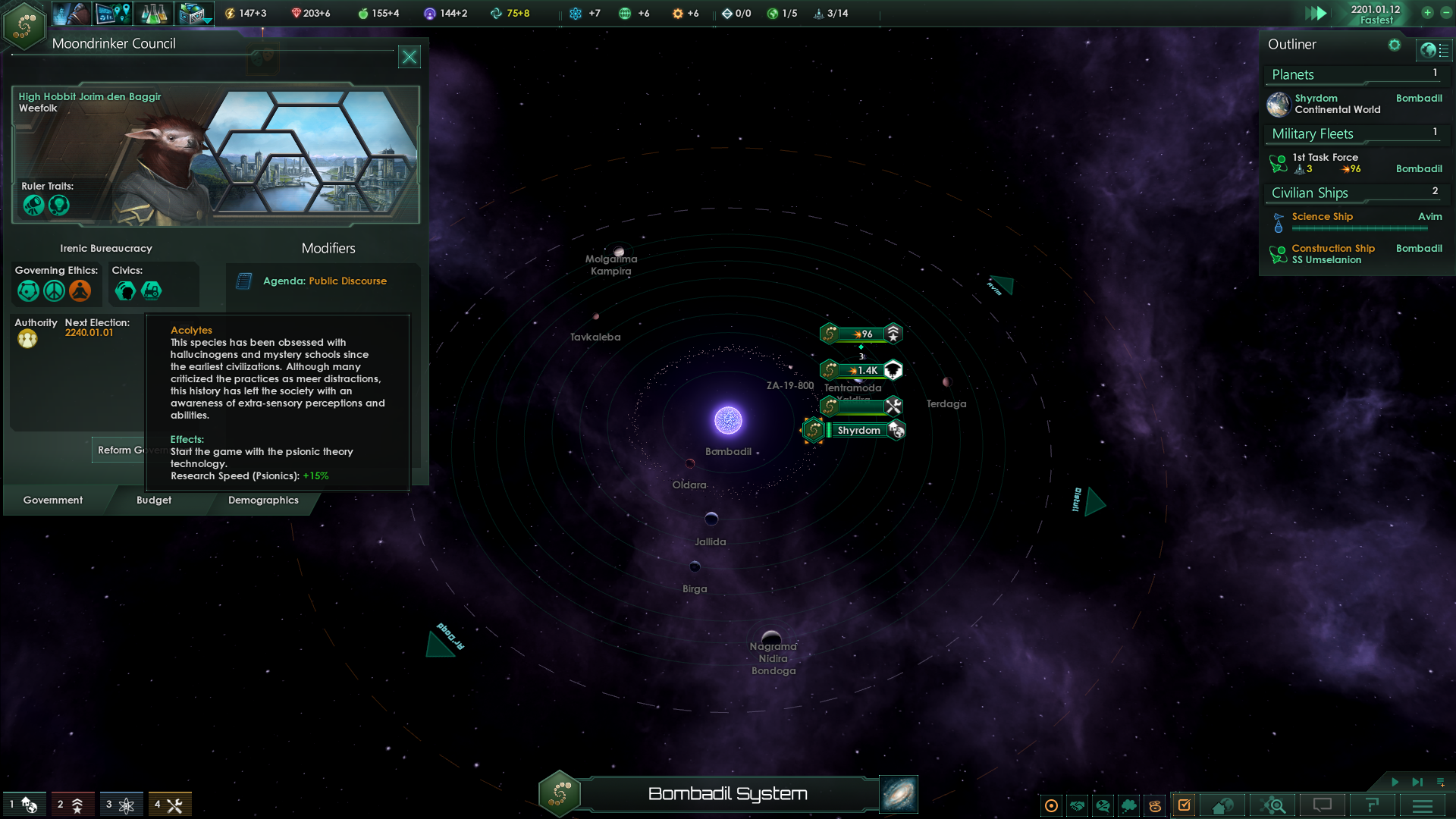Select the Science Ship Avim entry
This screenshot has height=819, width=1456.
1323,217
